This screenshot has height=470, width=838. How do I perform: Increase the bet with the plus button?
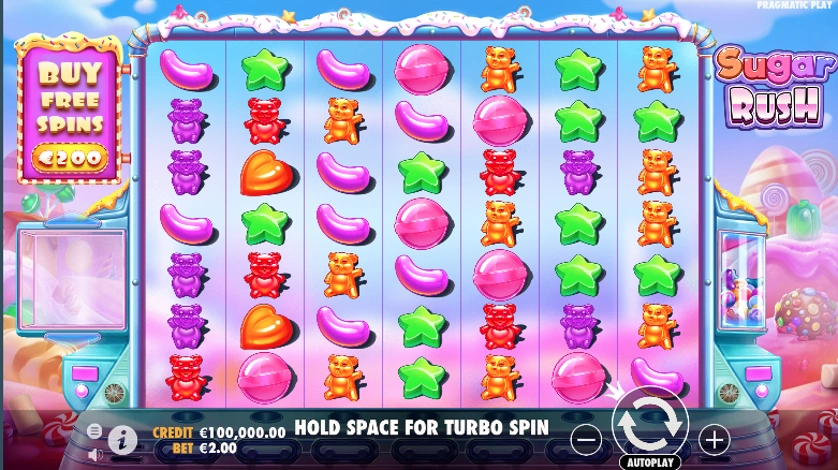pos(713,439)
